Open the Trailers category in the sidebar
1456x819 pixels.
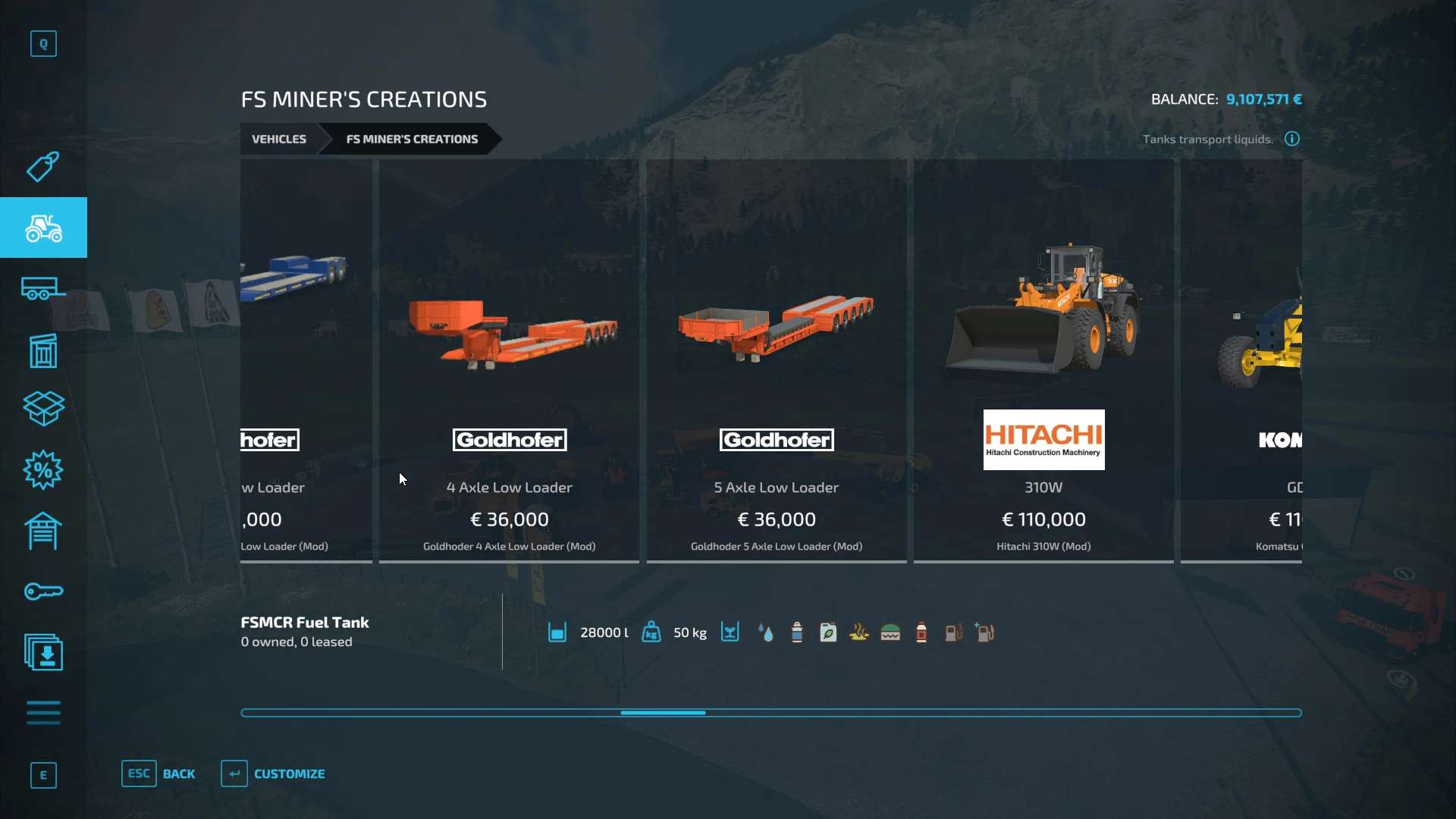click(x=43, y=288)
